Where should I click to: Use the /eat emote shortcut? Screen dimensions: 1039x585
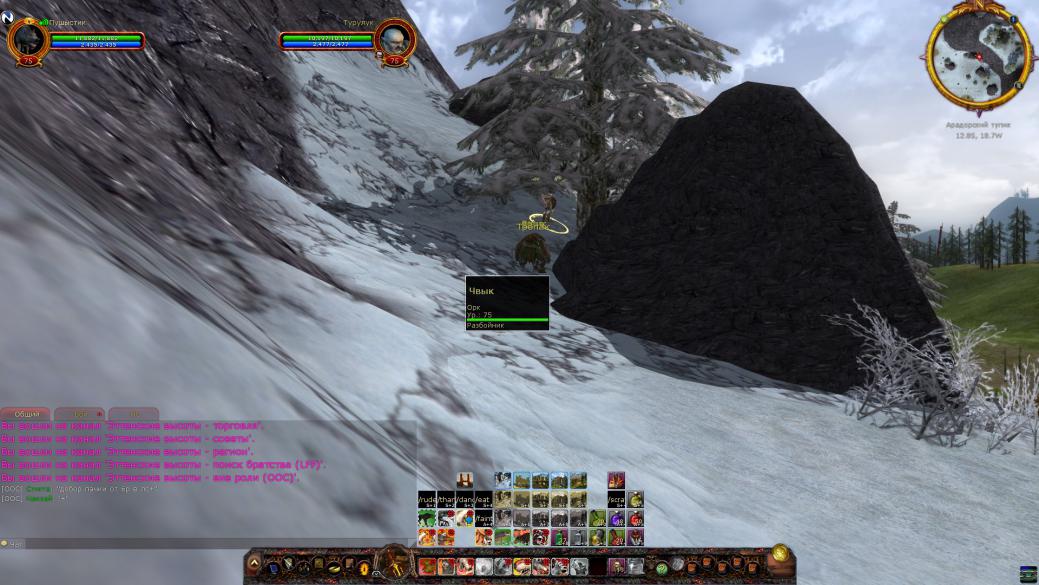[x=484, y=499]
